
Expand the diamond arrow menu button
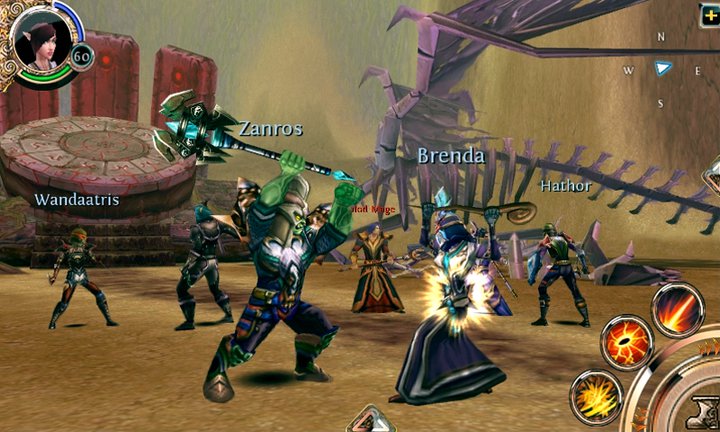click(x=370, y=420)
